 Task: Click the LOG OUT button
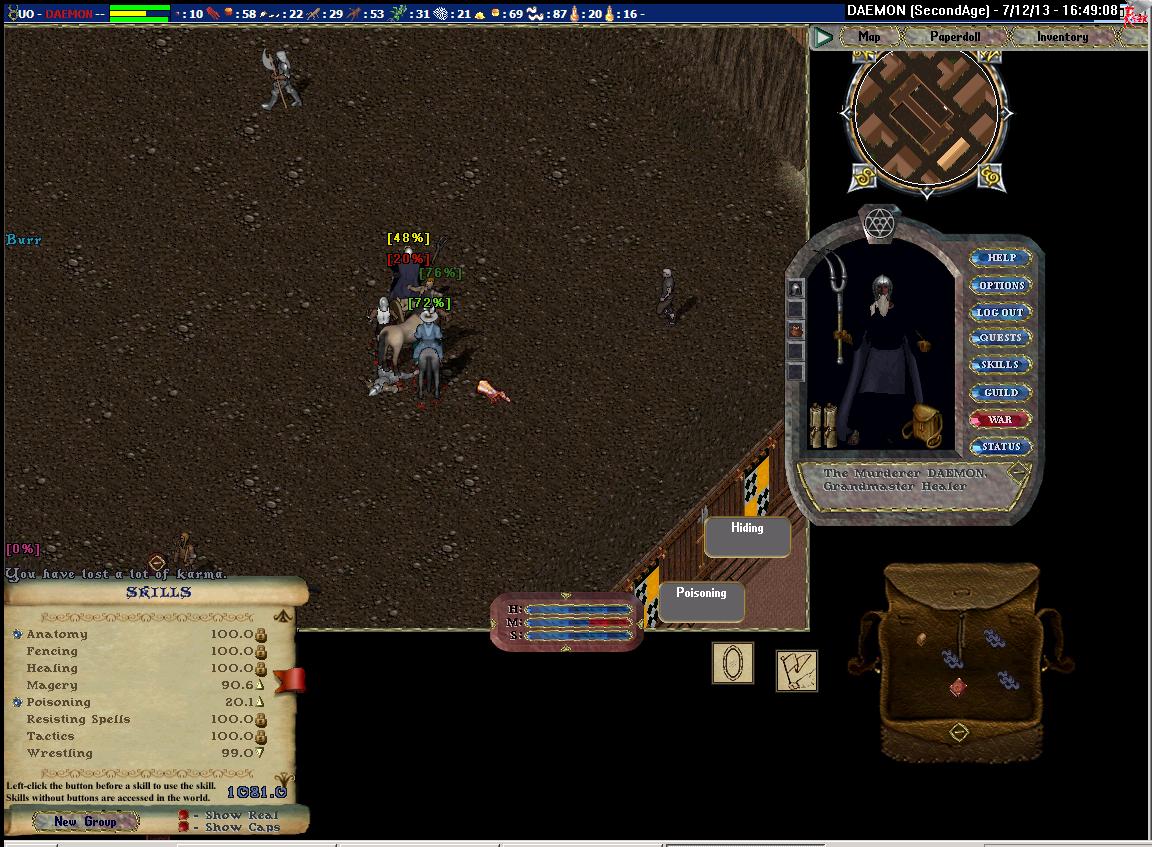click(1000, 312)
